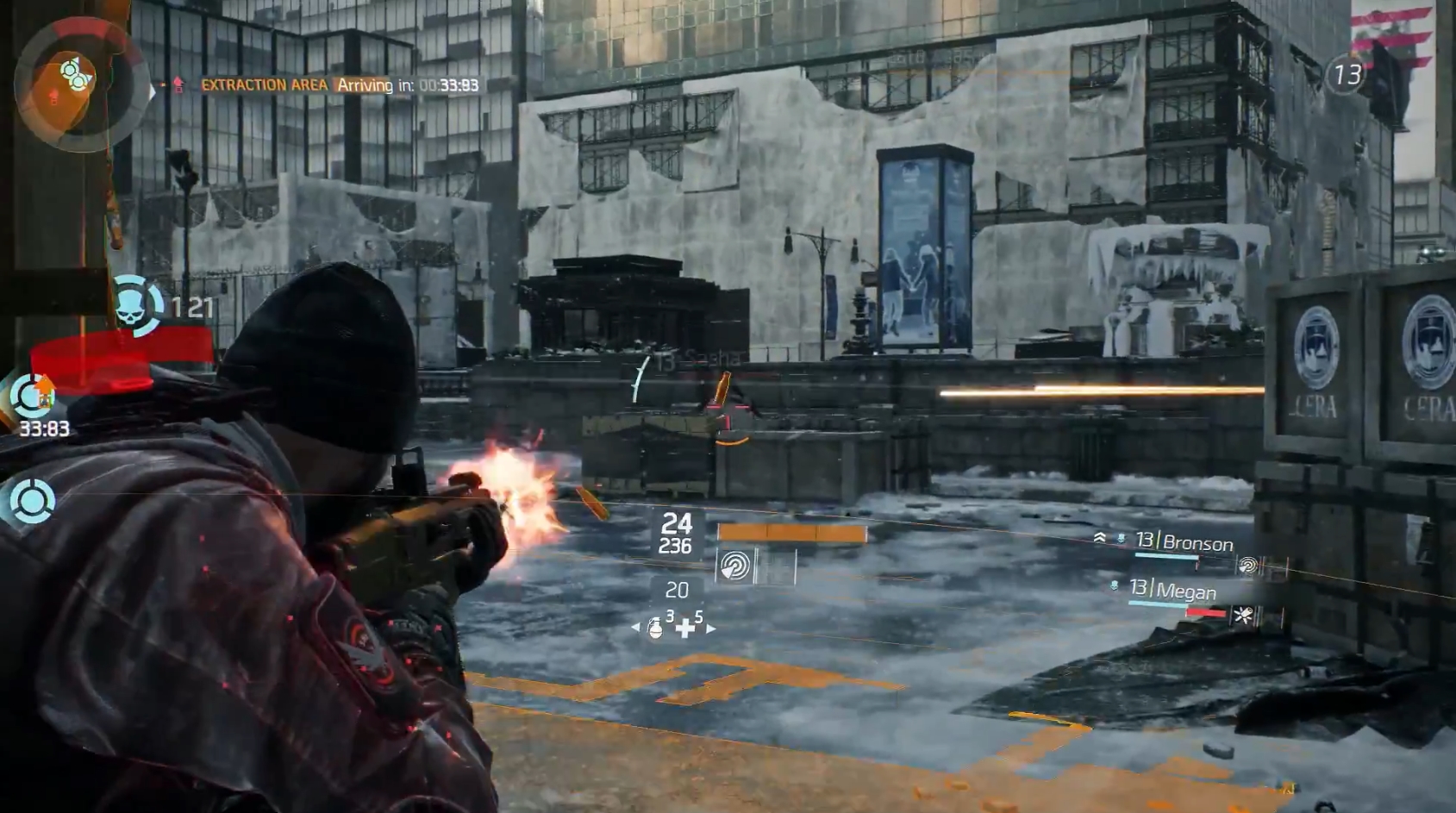The width and height of the screenshot is (1456, 813).
Task: Click the left arrow to cycle consumables
Action: [635, 626]
